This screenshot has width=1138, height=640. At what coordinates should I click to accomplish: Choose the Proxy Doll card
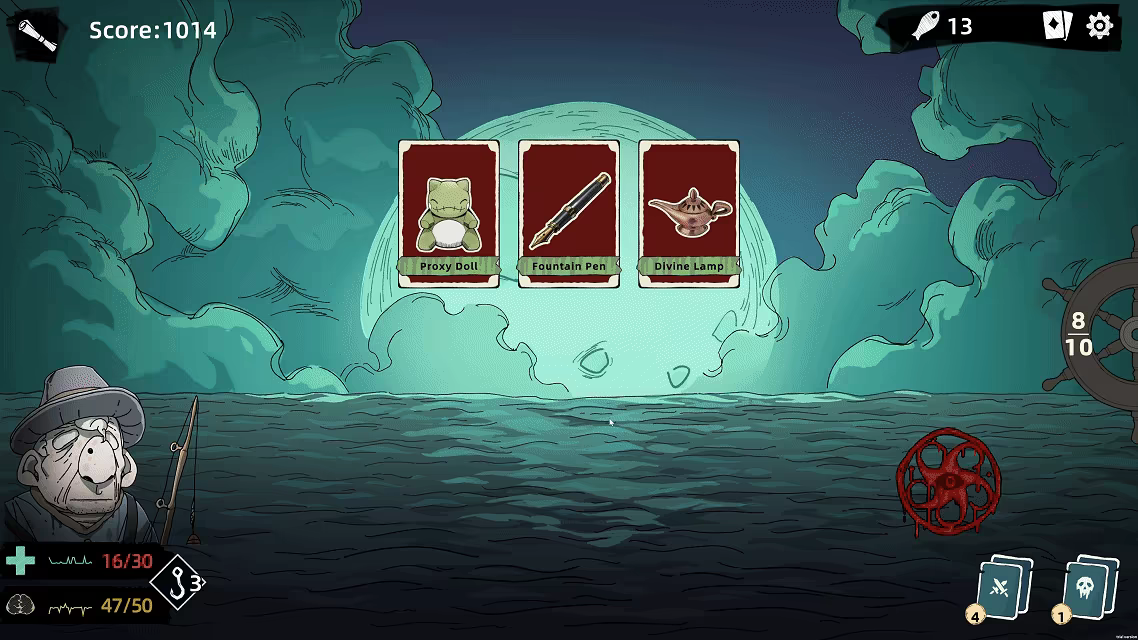coord(448,213)
